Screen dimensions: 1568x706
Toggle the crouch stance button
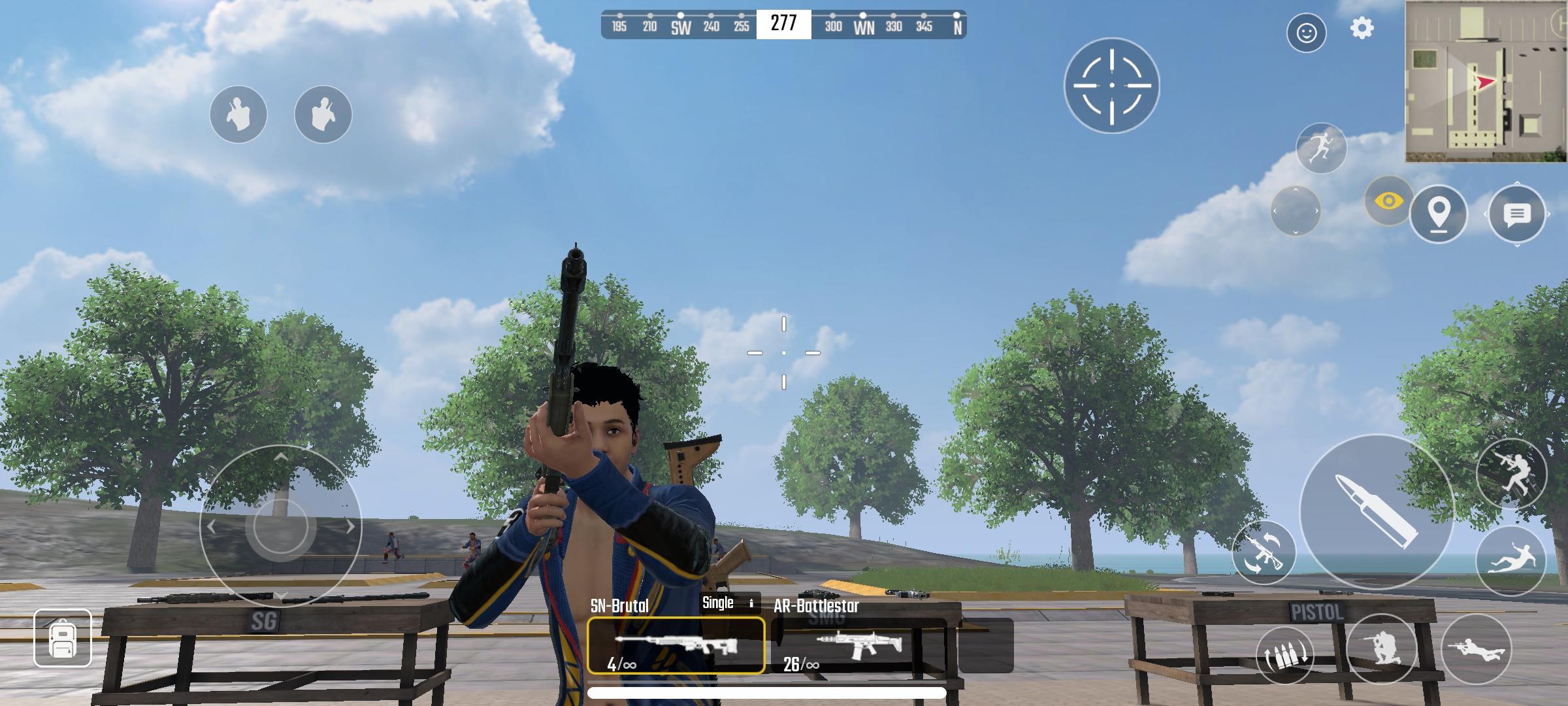1381,650
